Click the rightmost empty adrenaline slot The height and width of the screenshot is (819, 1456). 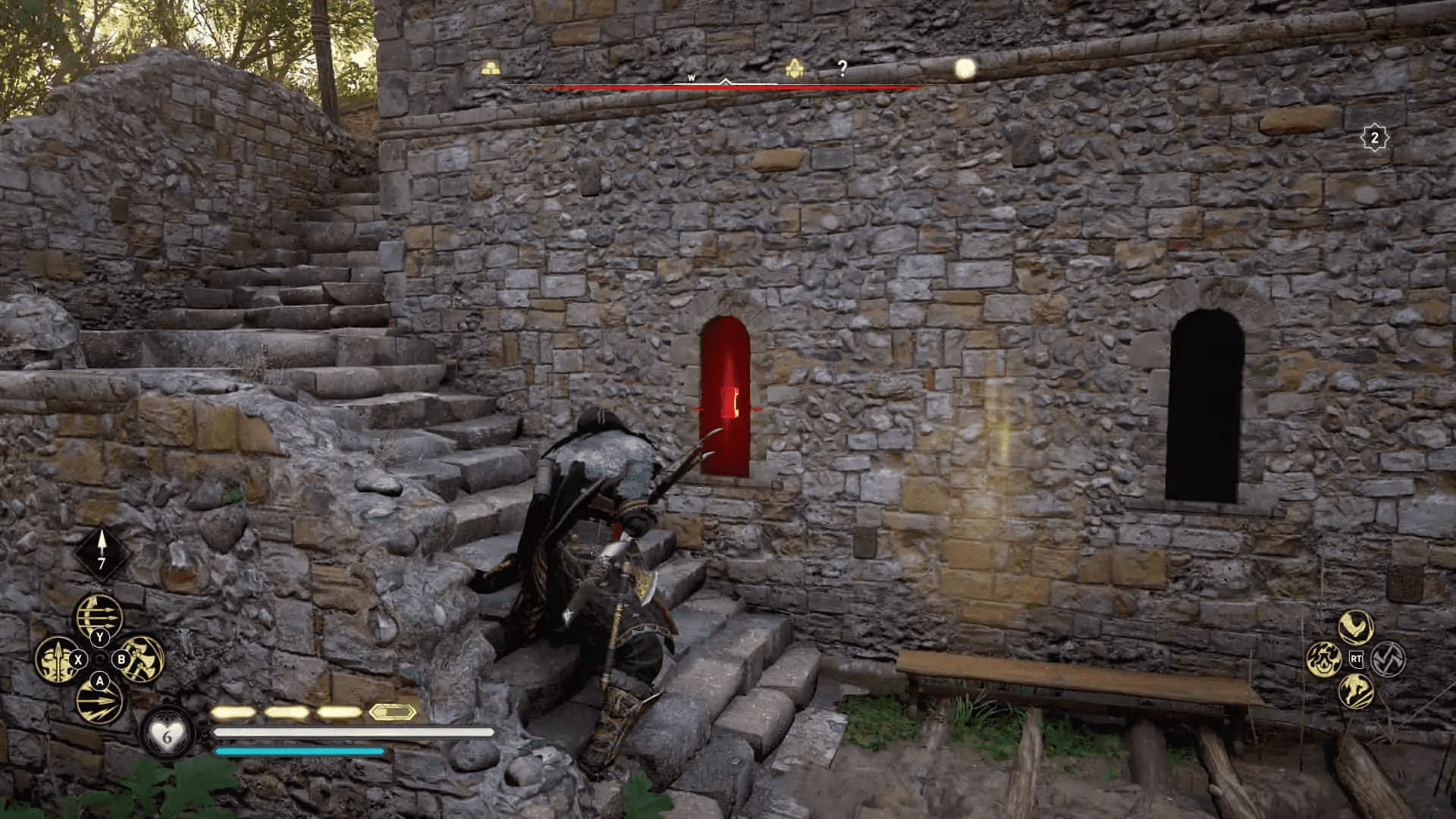pyautogui.click(x=393, y=712)
